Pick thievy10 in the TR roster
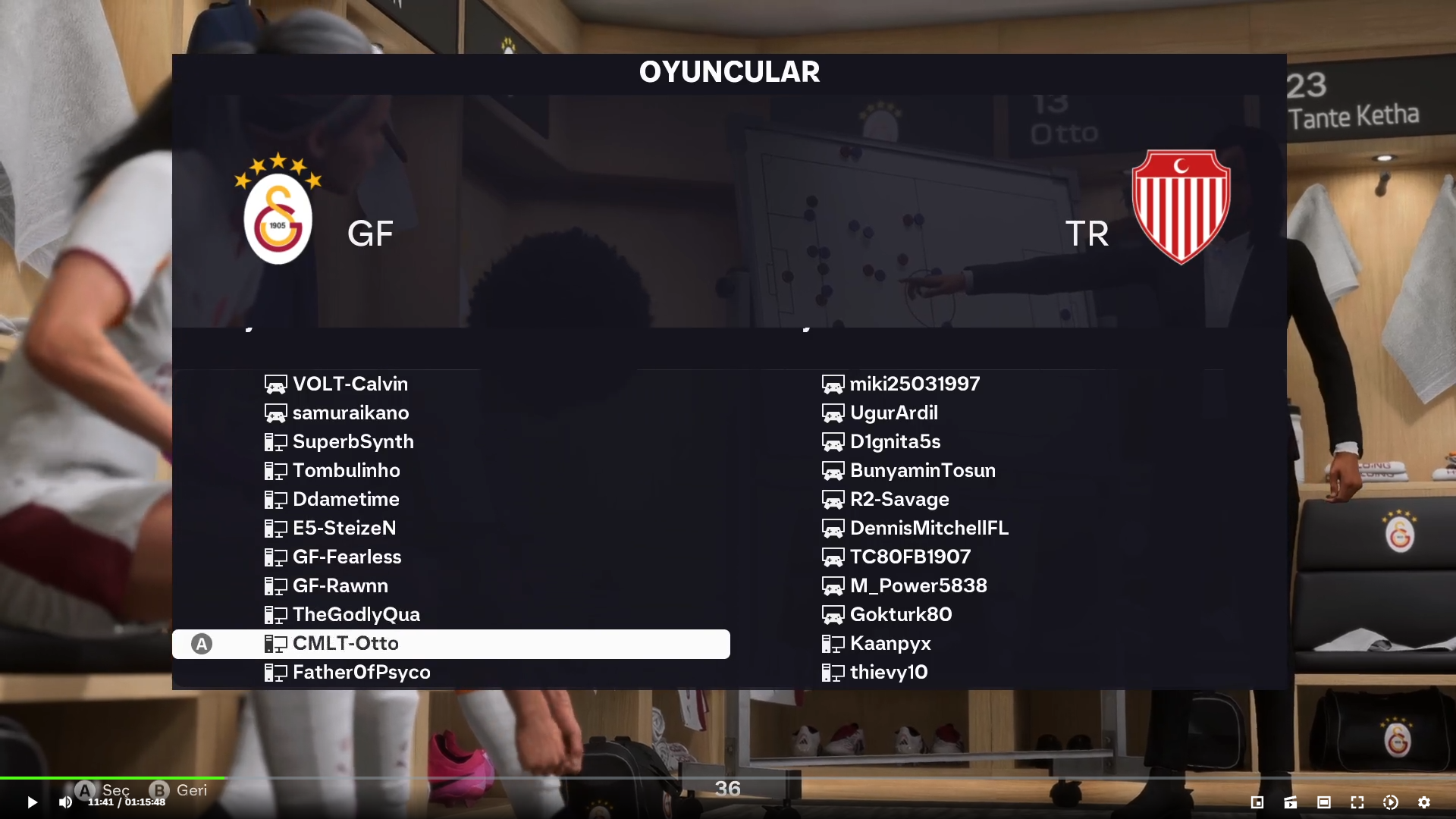1456x819 pixels. [888, 672]
